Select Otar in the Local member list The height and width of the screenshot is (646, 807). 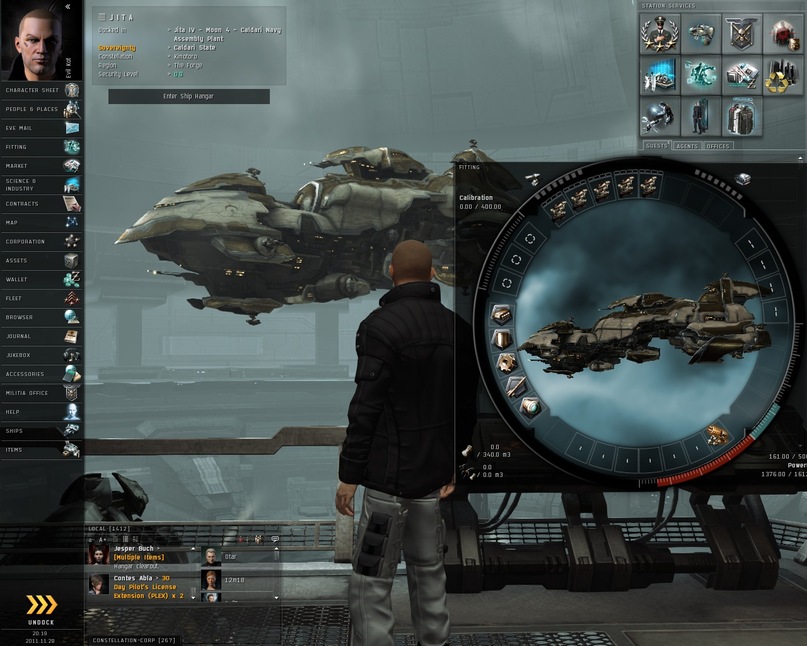click(x=231, y=556)
